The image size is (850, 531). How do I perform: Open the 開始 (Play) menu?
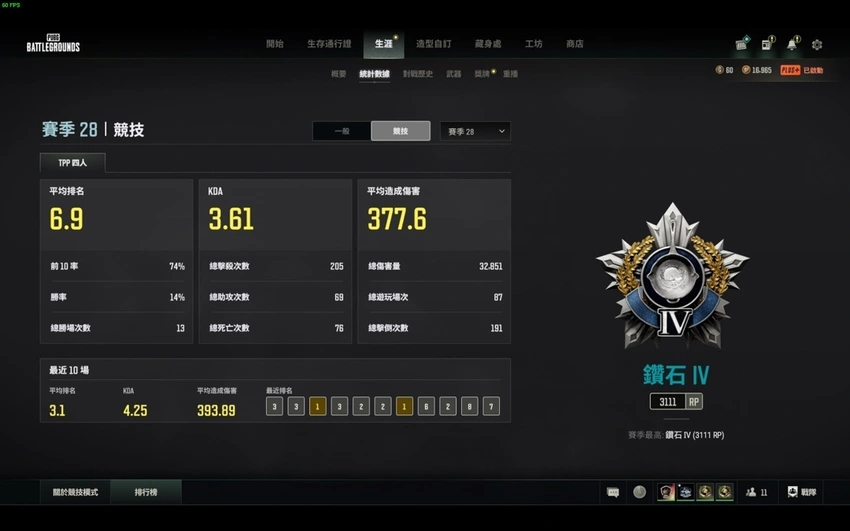(x=274, y=44)
